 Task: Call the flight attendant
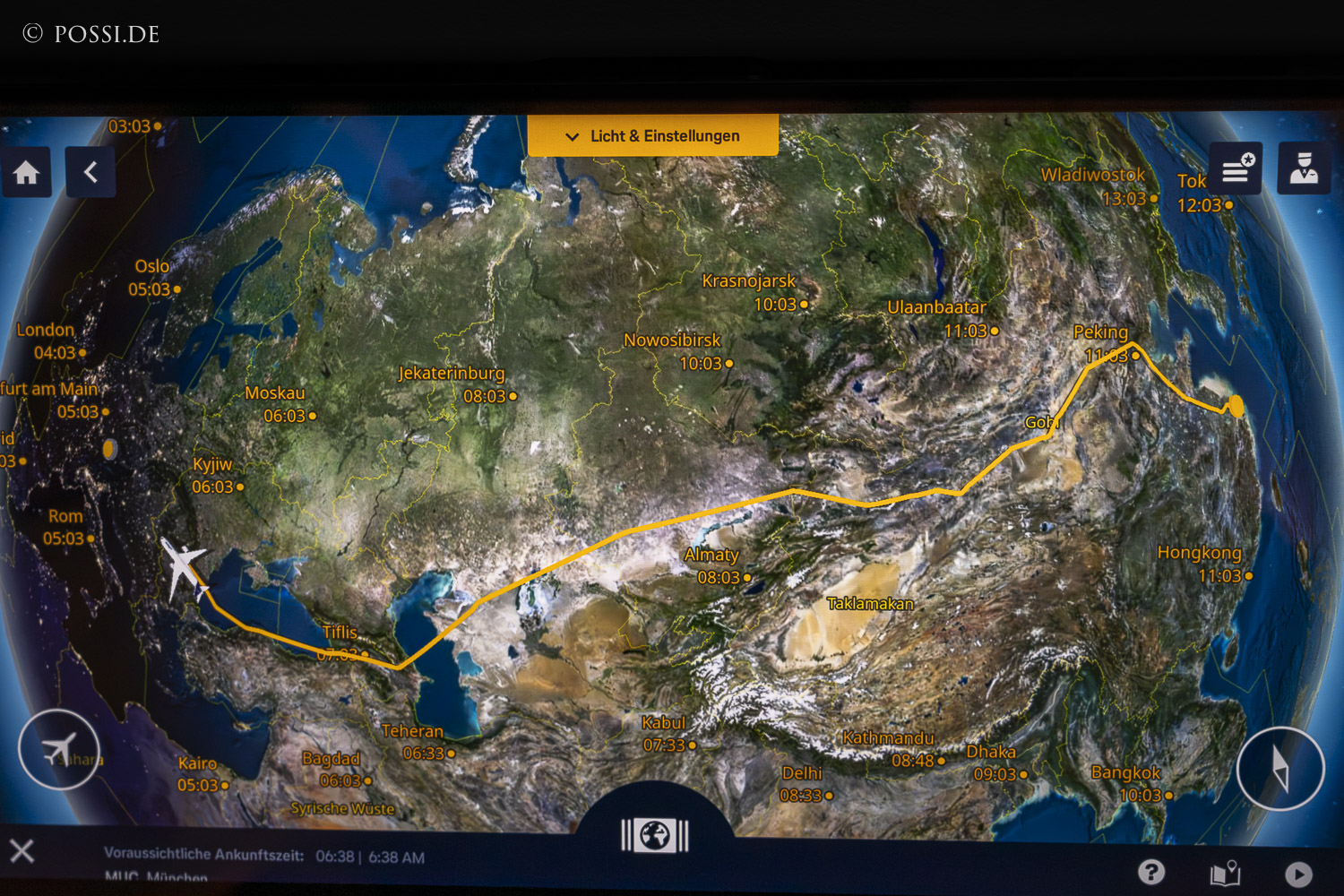click(1303, 168)
